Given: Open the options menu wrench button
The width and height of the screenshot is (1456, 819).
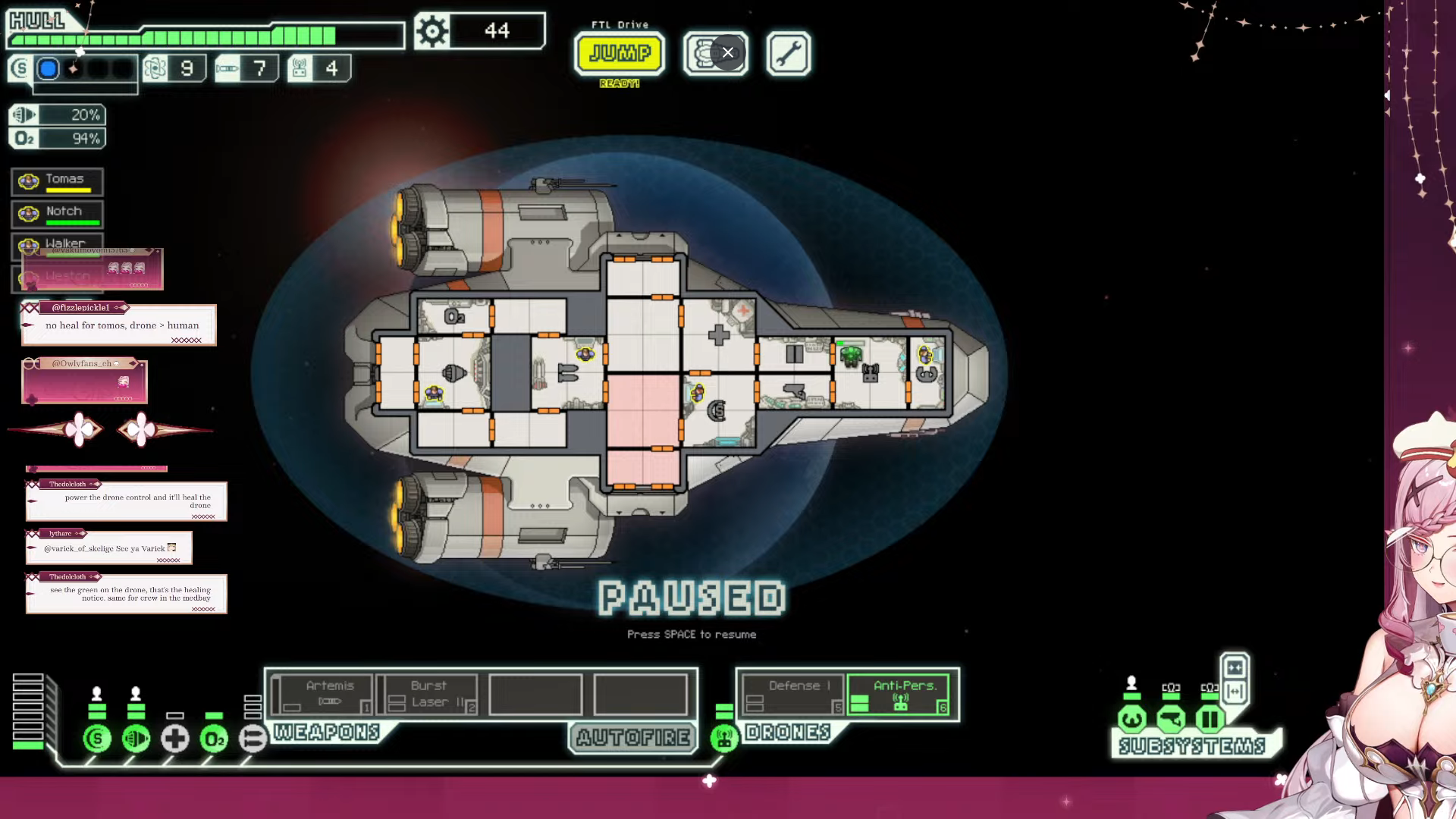Looking at the screenshot, I should 788,53.
